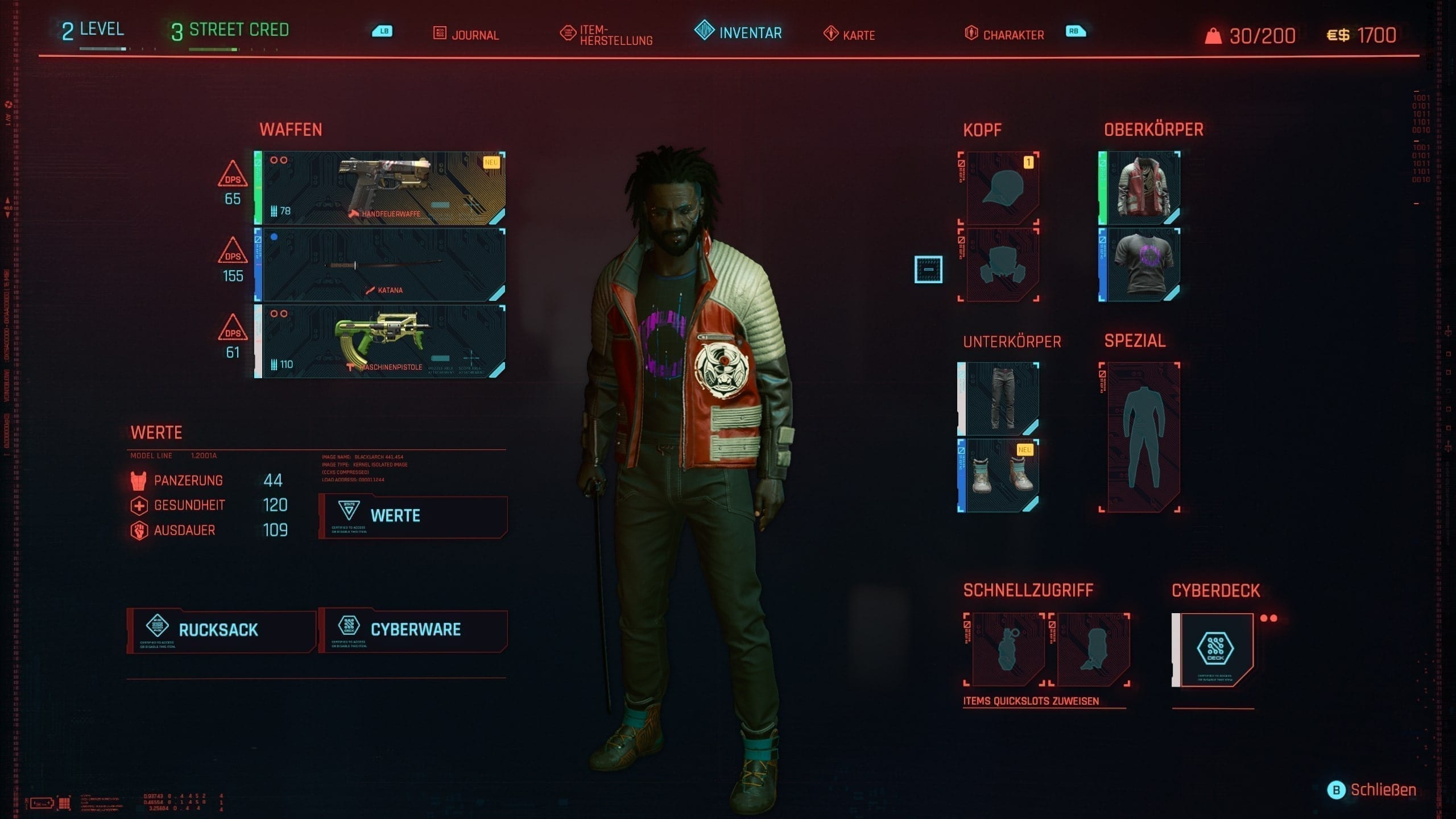The height and width of the screenshot is (819, 1456).
Task: Switch to the Item-Herstellung tab
Action: (607, 35)
